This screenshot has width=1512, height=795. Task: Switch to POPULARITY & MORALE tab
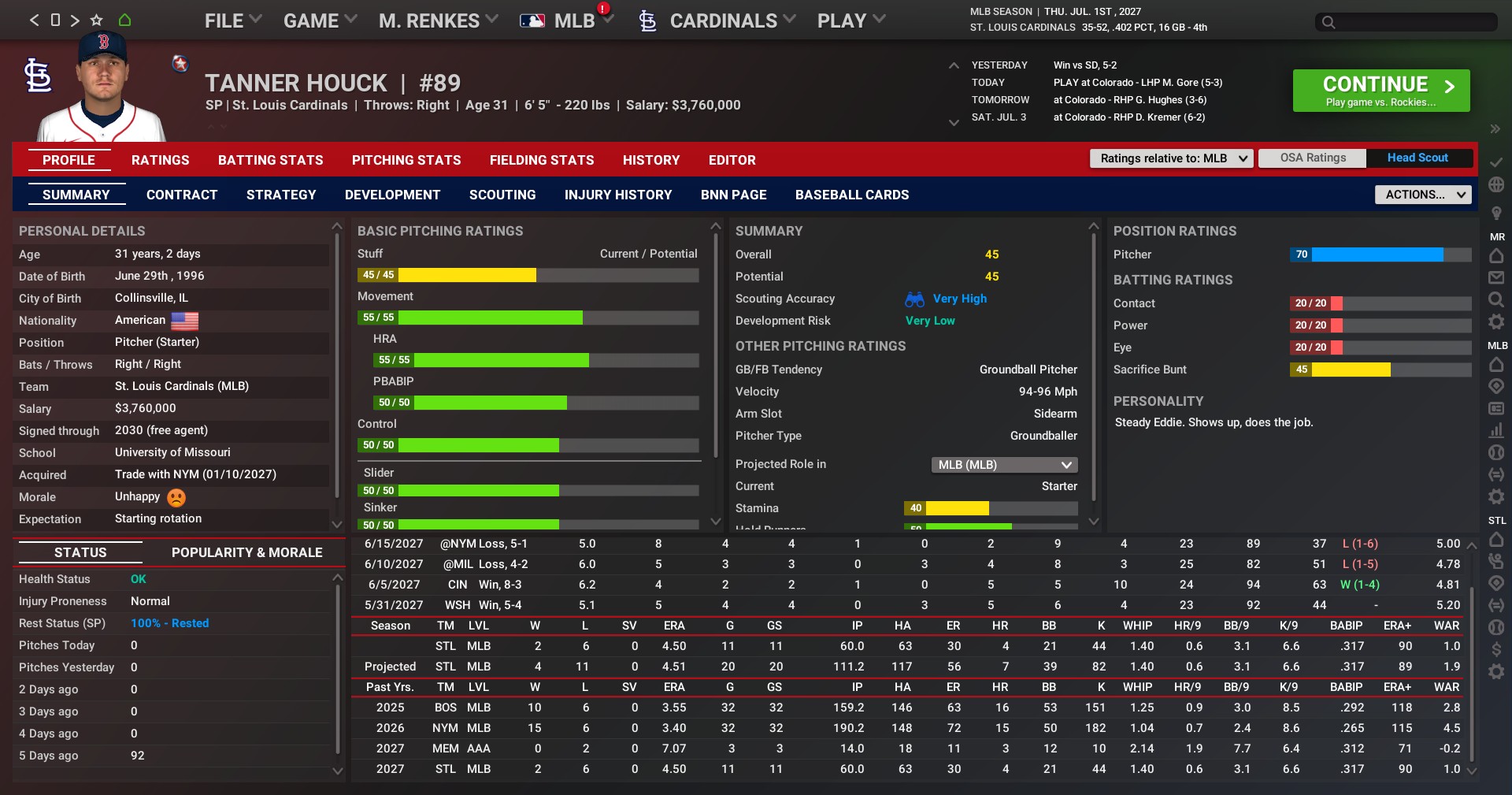[x=246, y=552]
